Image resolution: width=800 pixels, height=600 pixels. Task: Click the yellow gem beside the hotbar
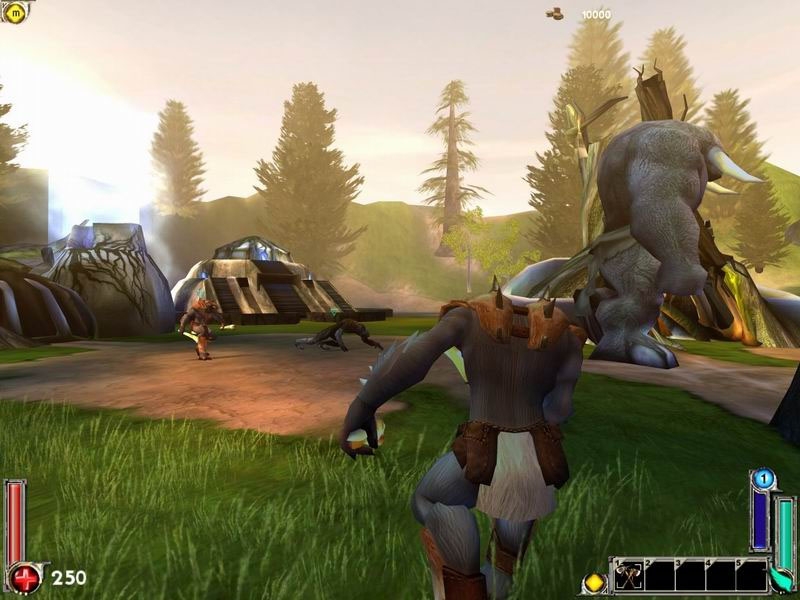pyautogui.click(x=594, y=581)
